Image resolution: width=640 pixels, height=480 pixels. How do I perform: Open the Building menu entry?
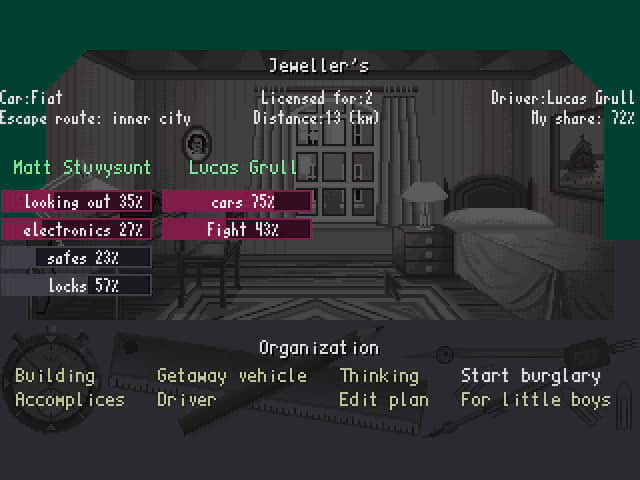(55, 376)
